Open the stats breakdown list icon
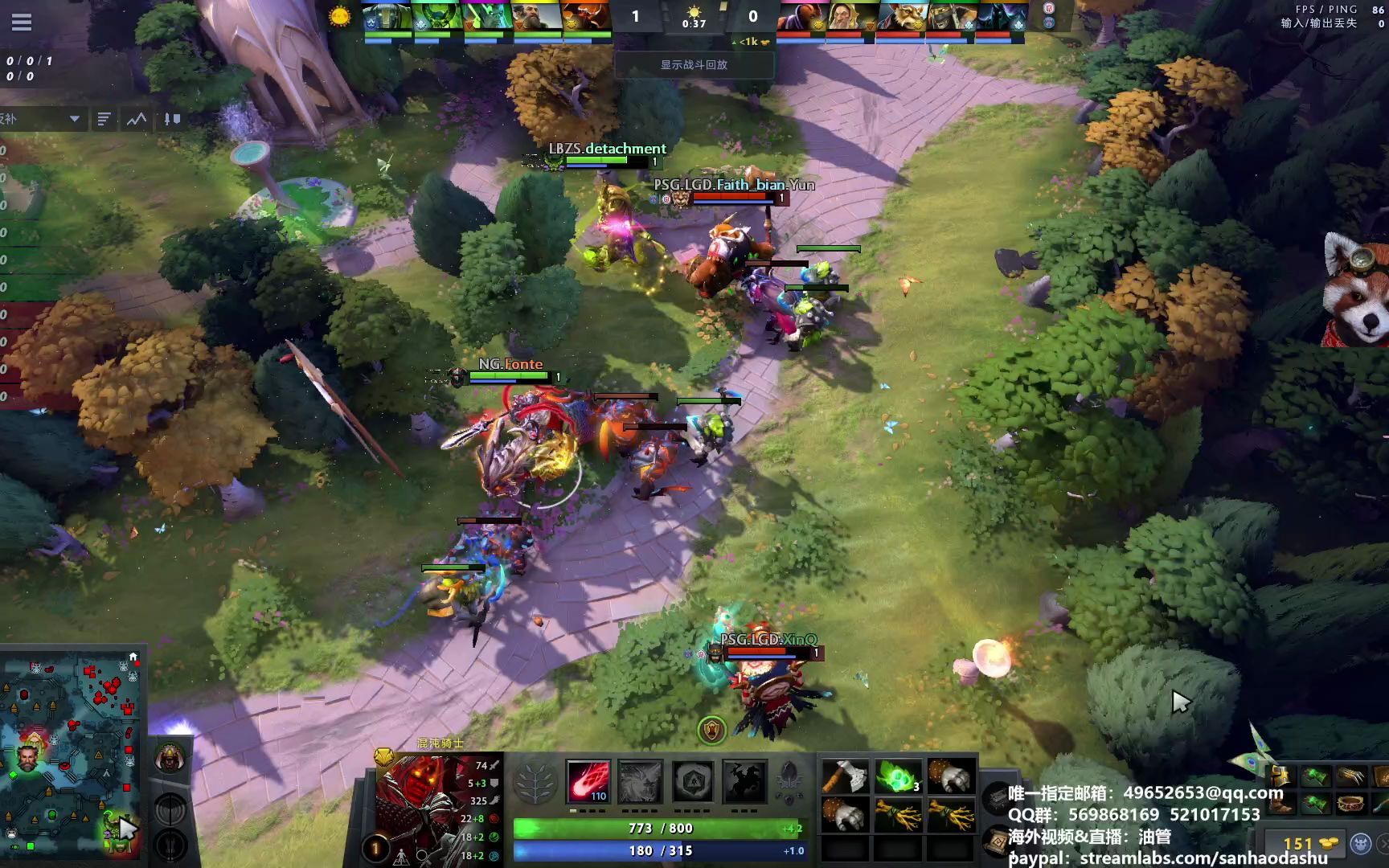 pyautogui.click(x=103, y=119)
